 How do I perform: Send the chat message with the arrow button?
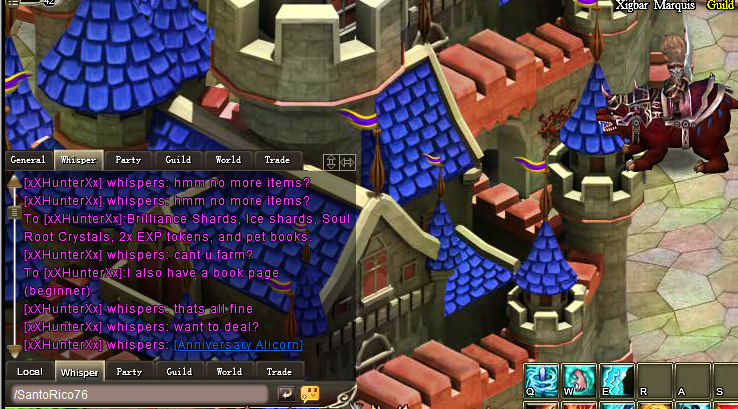[286, 394]
